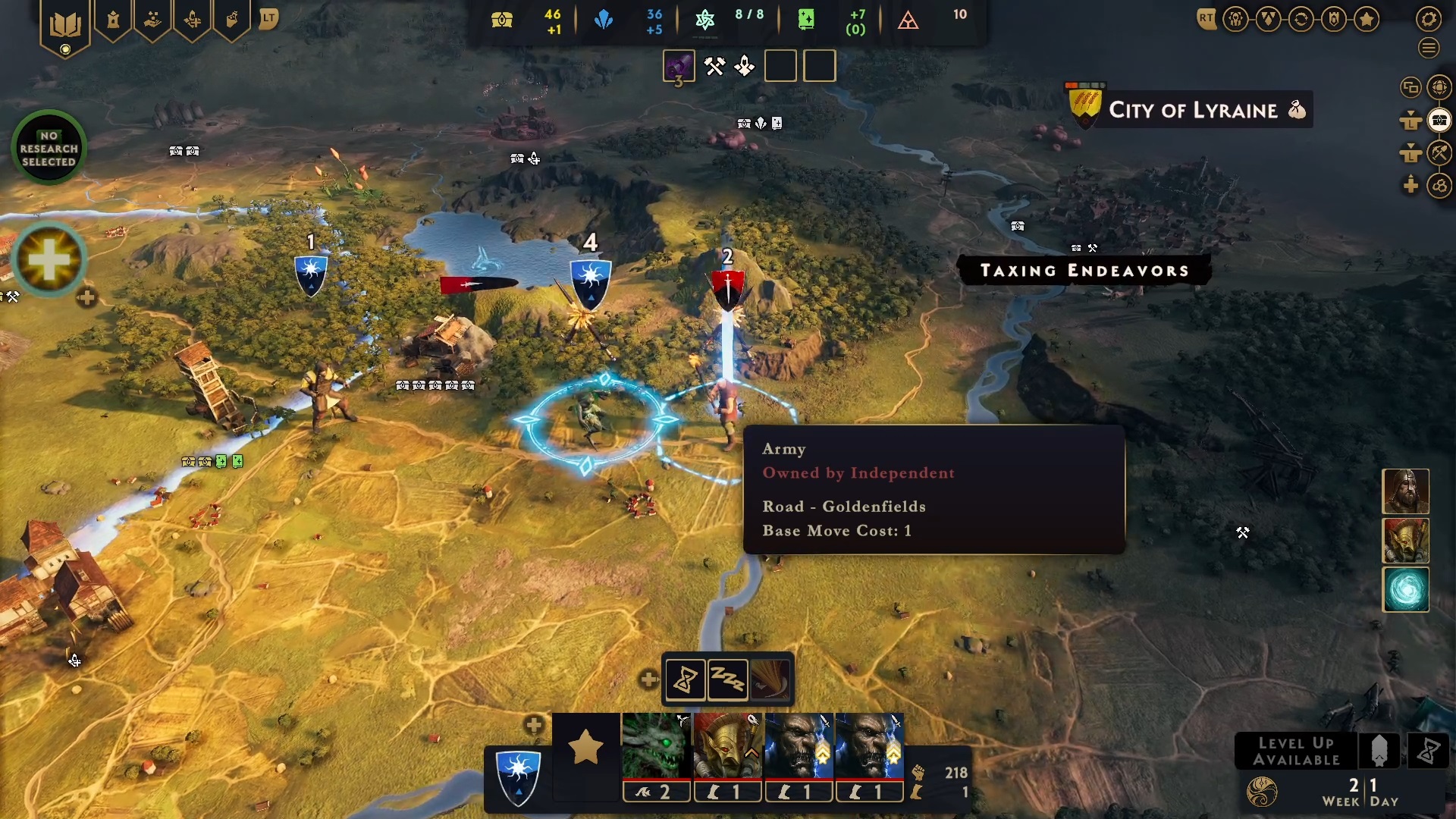
Task: Open the Level Up Available prompt
Action: 1296,751
